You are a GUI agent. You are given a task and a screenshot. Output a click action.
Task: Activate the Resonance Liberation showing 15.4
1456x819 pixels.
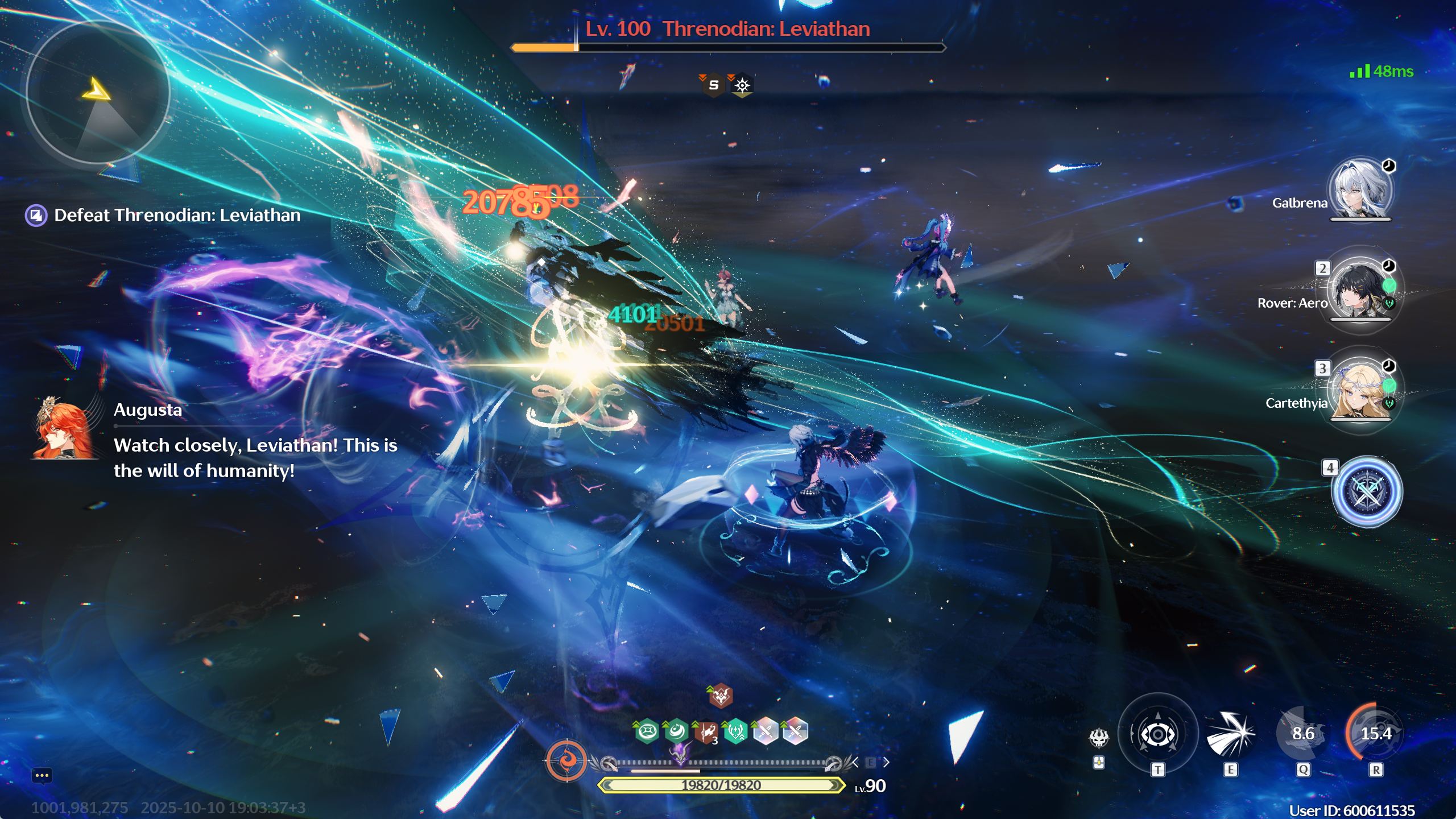pyautogui.click(x=1375, y=734)
